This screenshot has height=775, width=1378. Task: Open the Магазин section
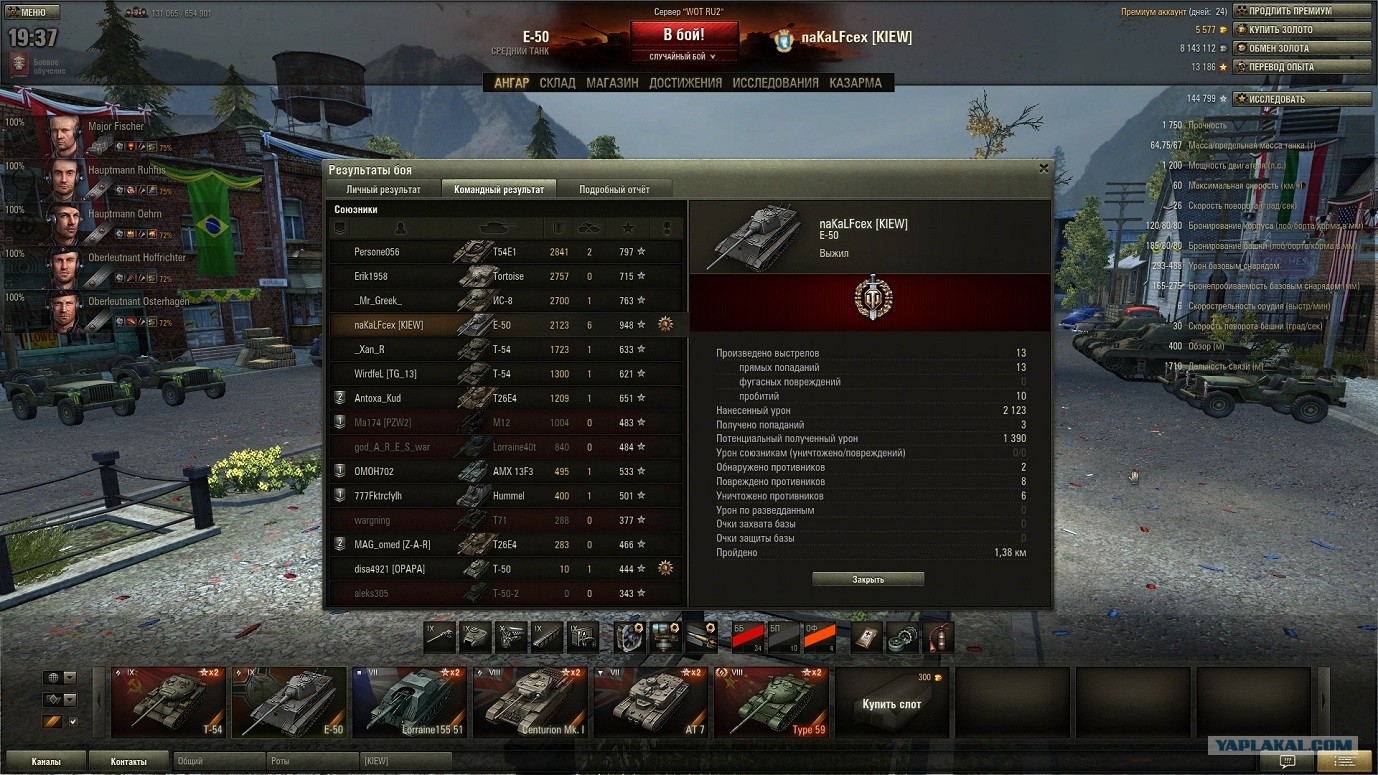tap(612, 83)
